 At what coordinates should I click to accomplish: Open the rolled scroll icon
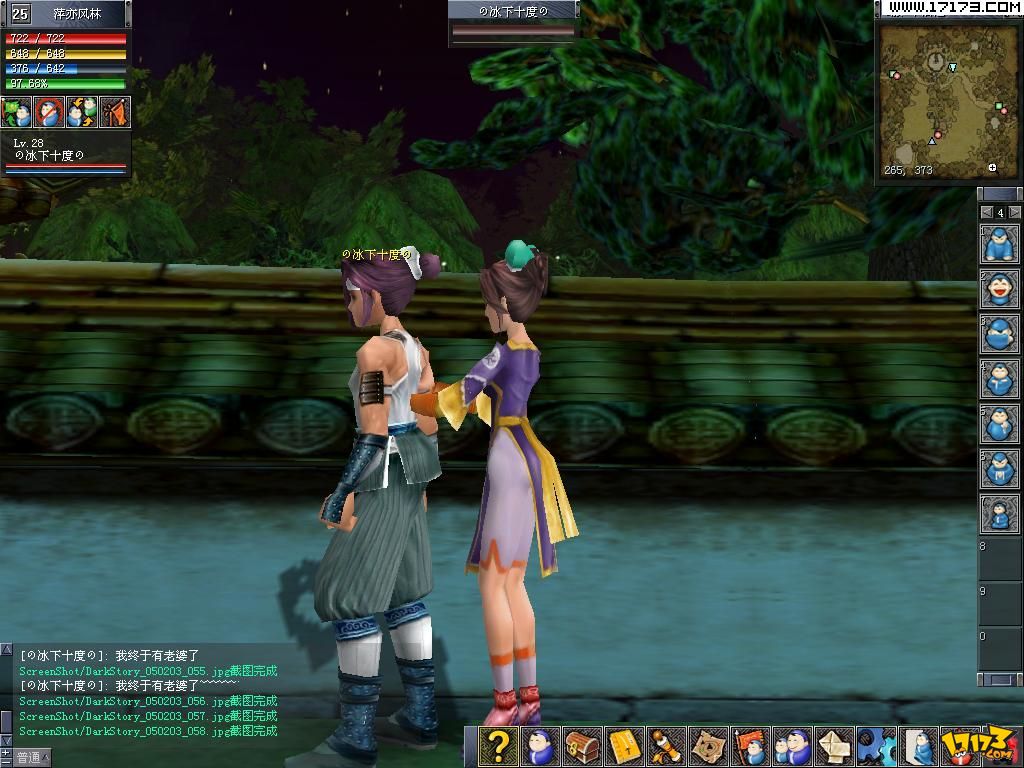click(666, 747)
